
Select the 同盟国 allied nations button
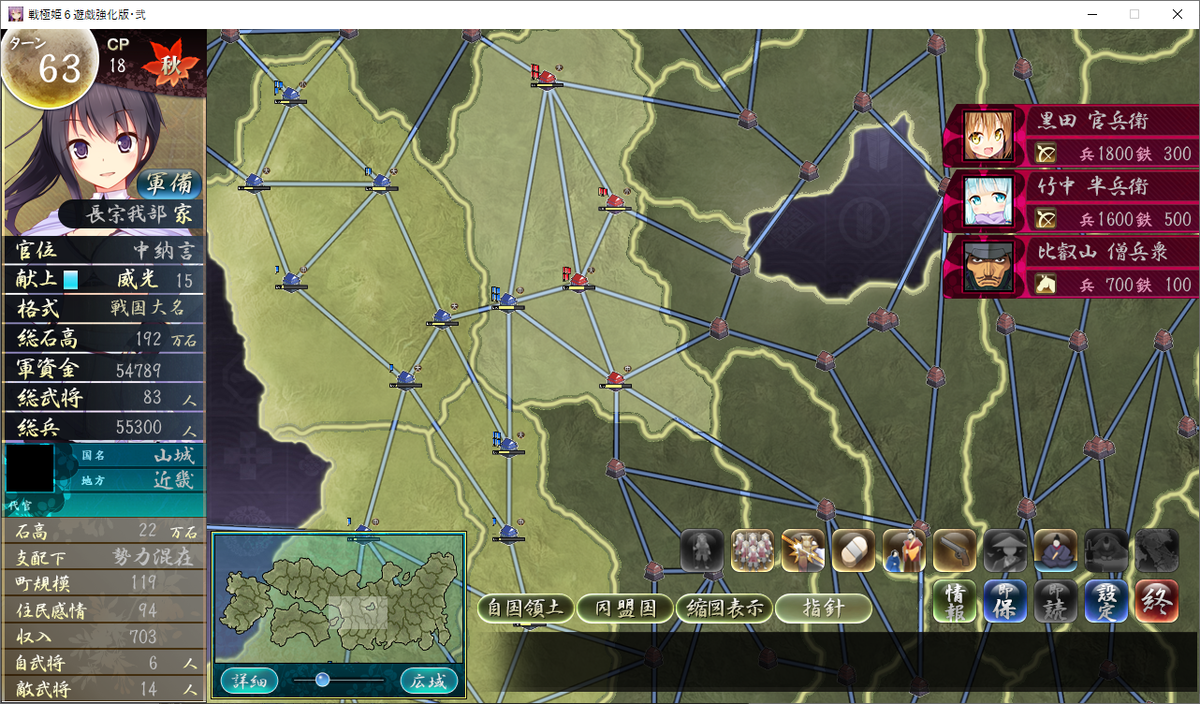625,607
